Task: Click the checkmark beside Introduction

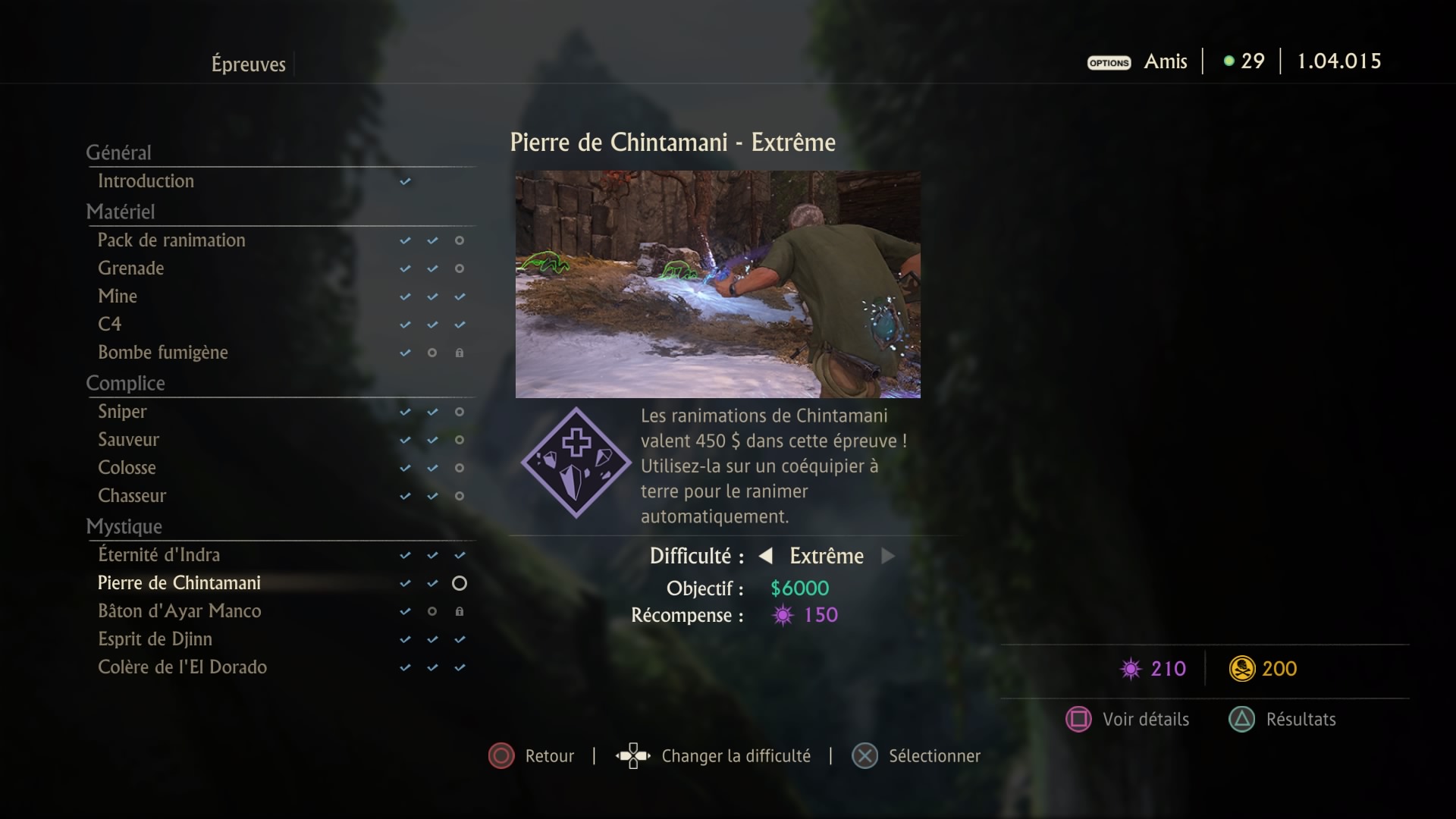Action: [405, 181]
